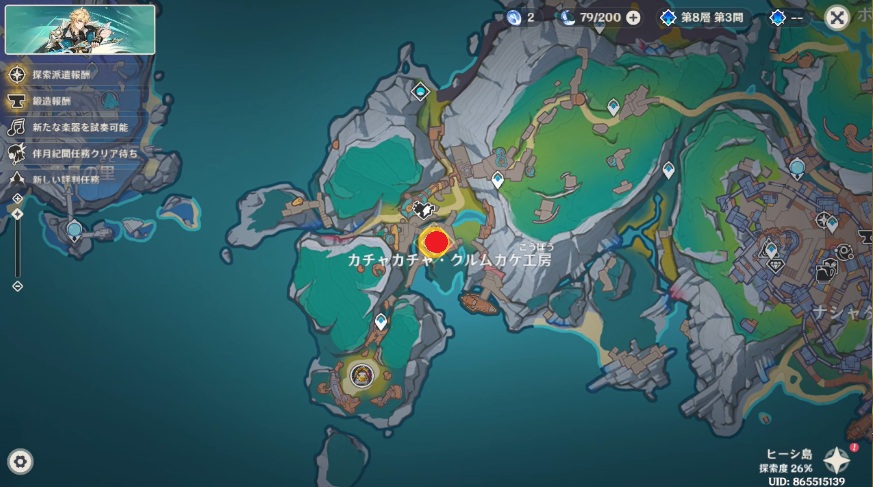
Task: Select the red map pin marker
Action: click(436, 241)
